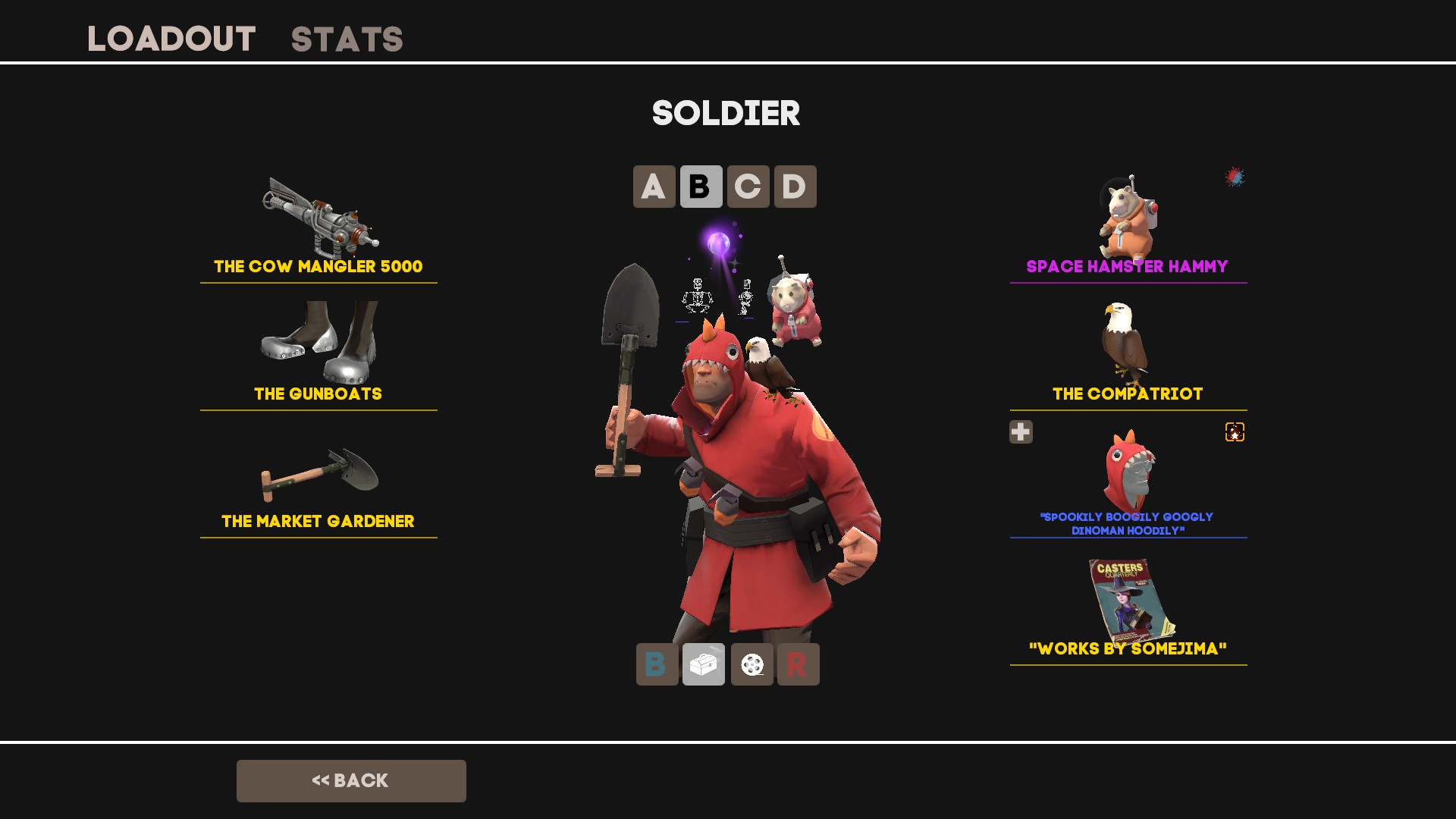Screen dimensions: 1456x819
Task: Click the paint splat icon near Hammy
Action: [1235, 177]
